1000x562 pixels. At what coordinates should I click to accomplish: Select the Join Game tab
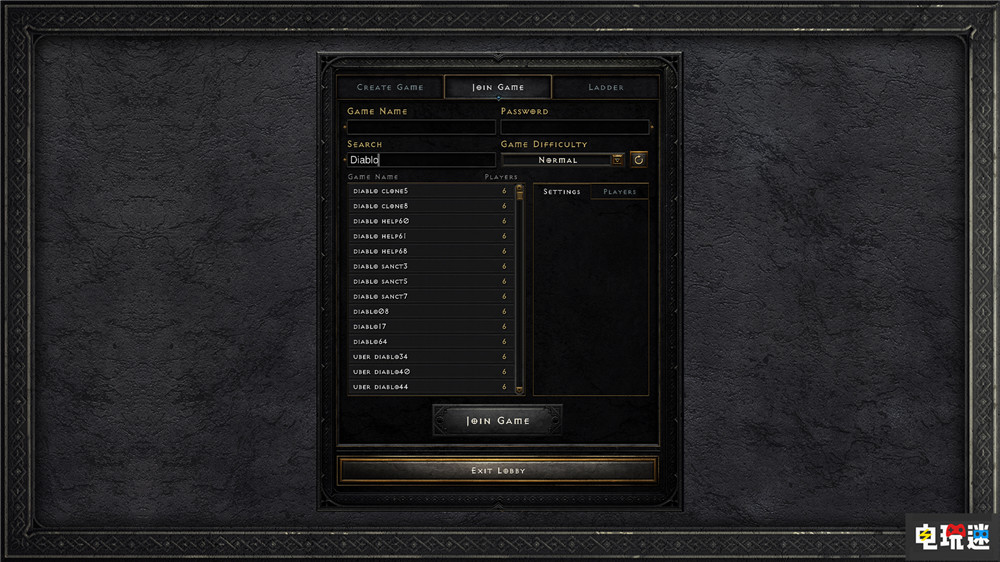pyautogui.click(x=498, y=87)
